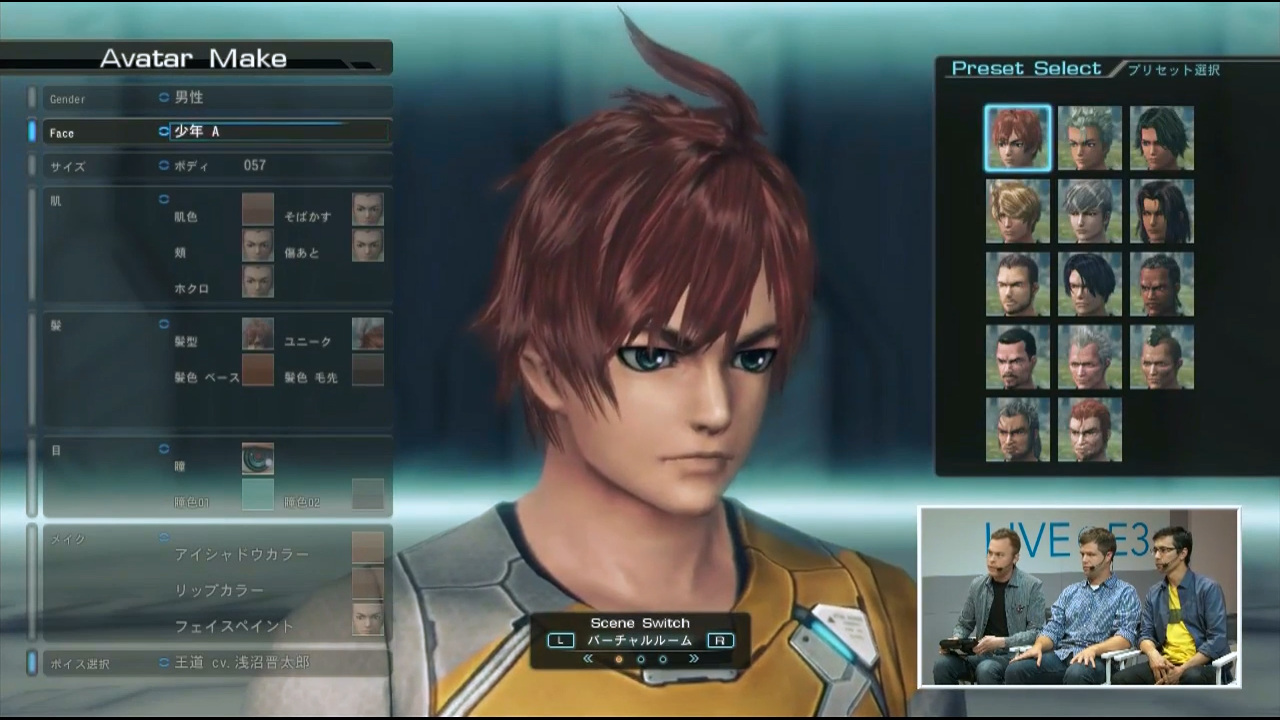The image size is (1280, 720).
Task: Select the 髪型 hairstyle thumbnail
Action: tap(258, 334)
